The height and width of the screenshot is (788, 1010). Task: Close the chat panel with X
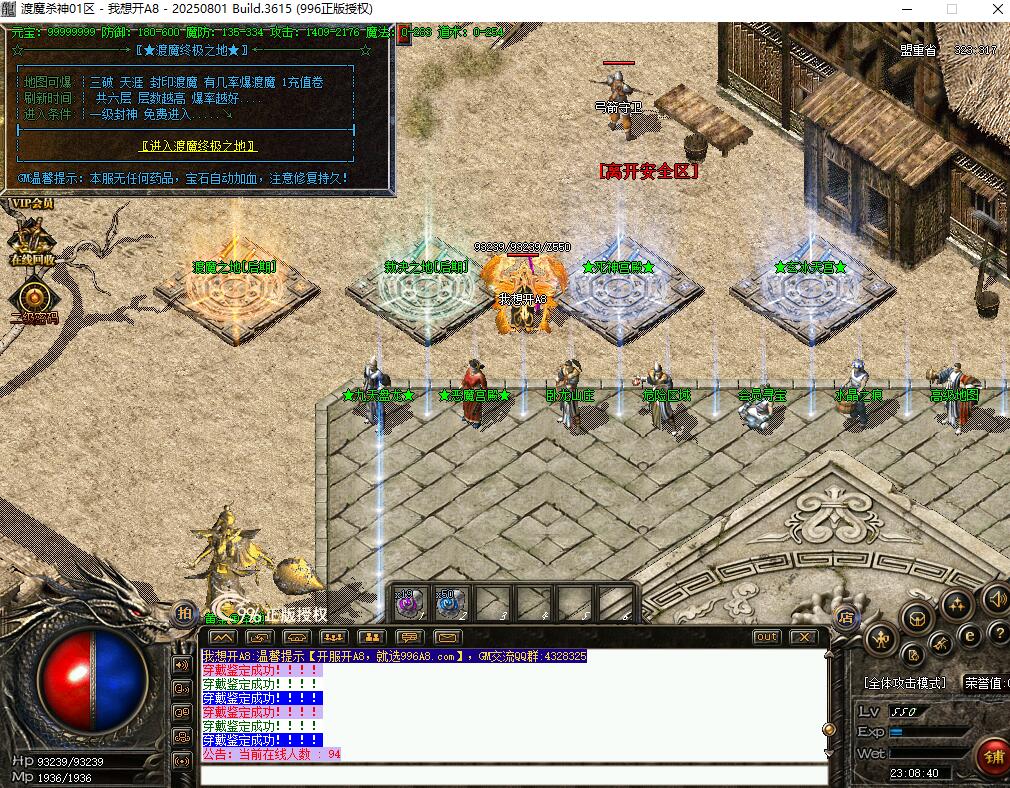pos(803,637)
